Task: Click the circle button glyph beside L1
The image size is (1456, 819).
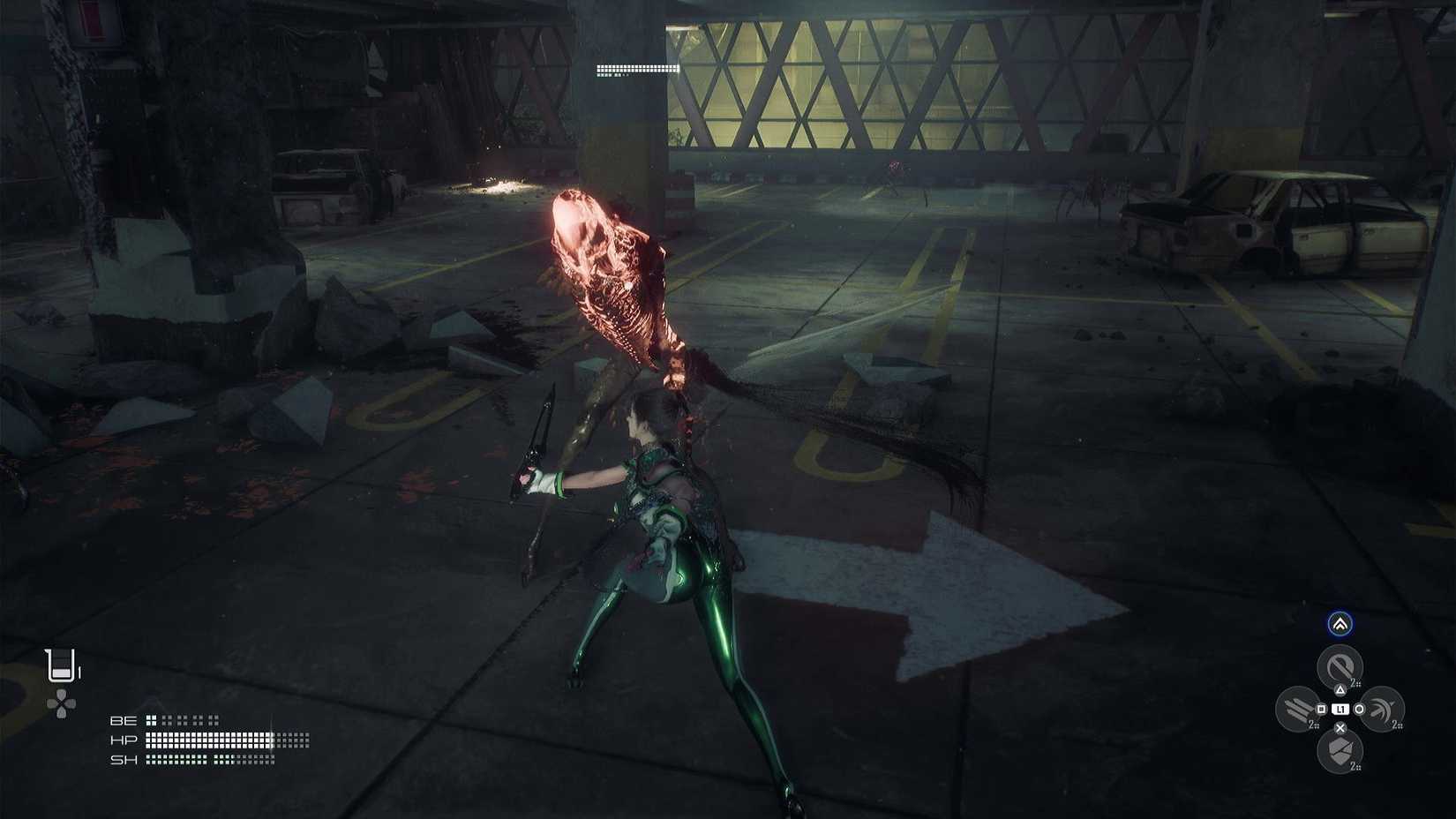Action: [1360, 709]
